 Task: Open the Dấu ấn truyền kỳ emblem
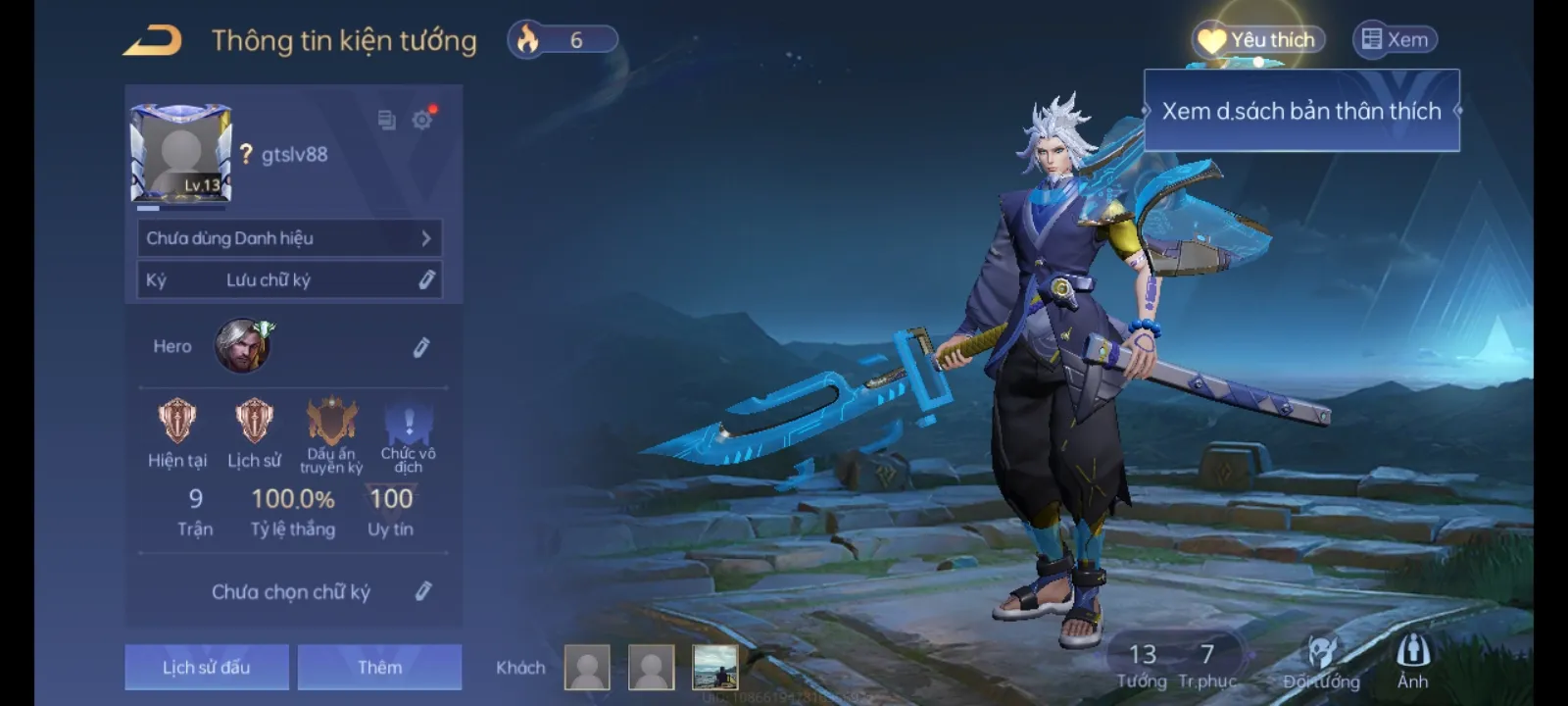pyautogui.click(x=331, y=422)
